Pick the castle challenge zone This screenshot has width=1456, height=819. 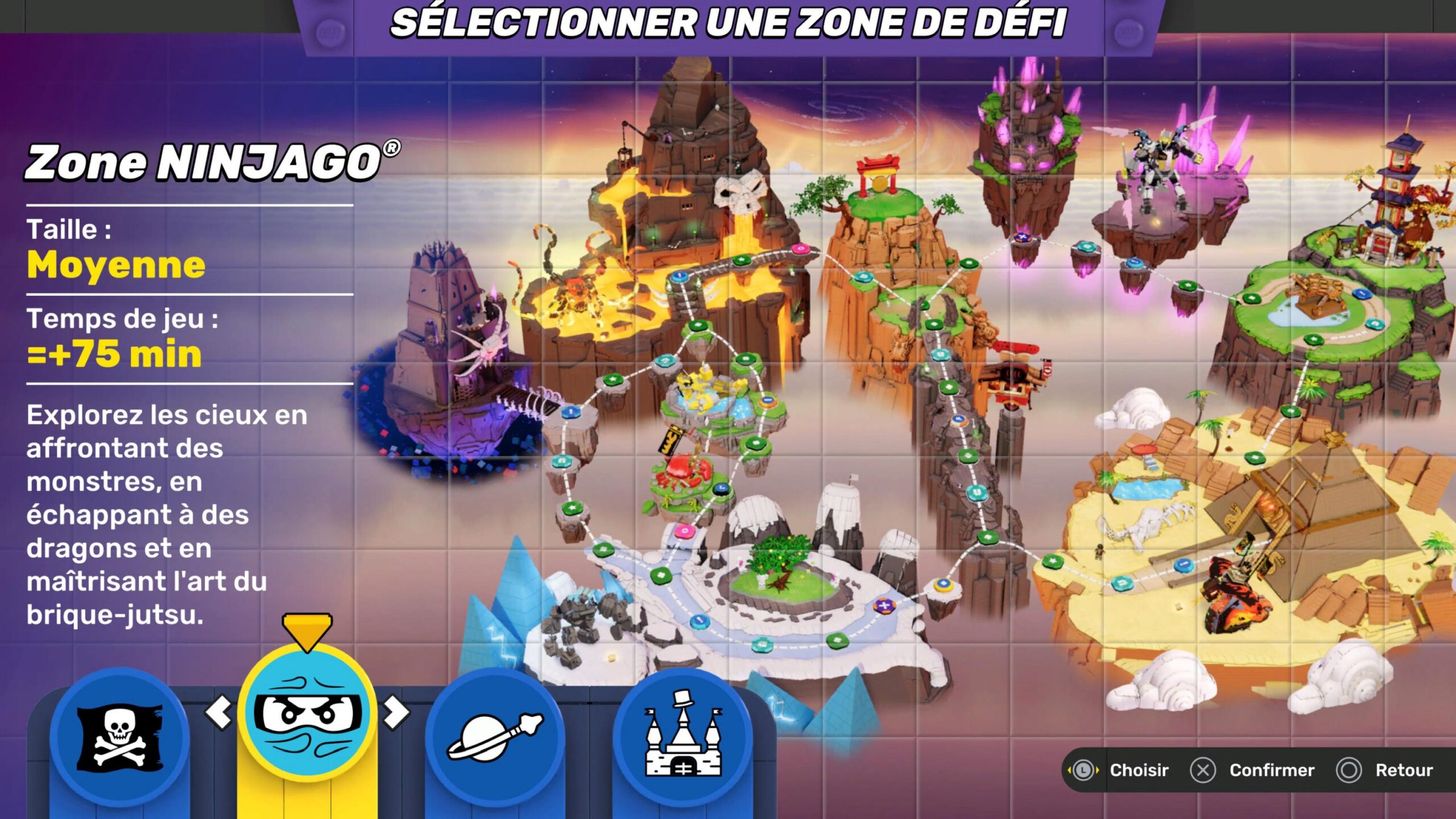[x=682, y=738]
